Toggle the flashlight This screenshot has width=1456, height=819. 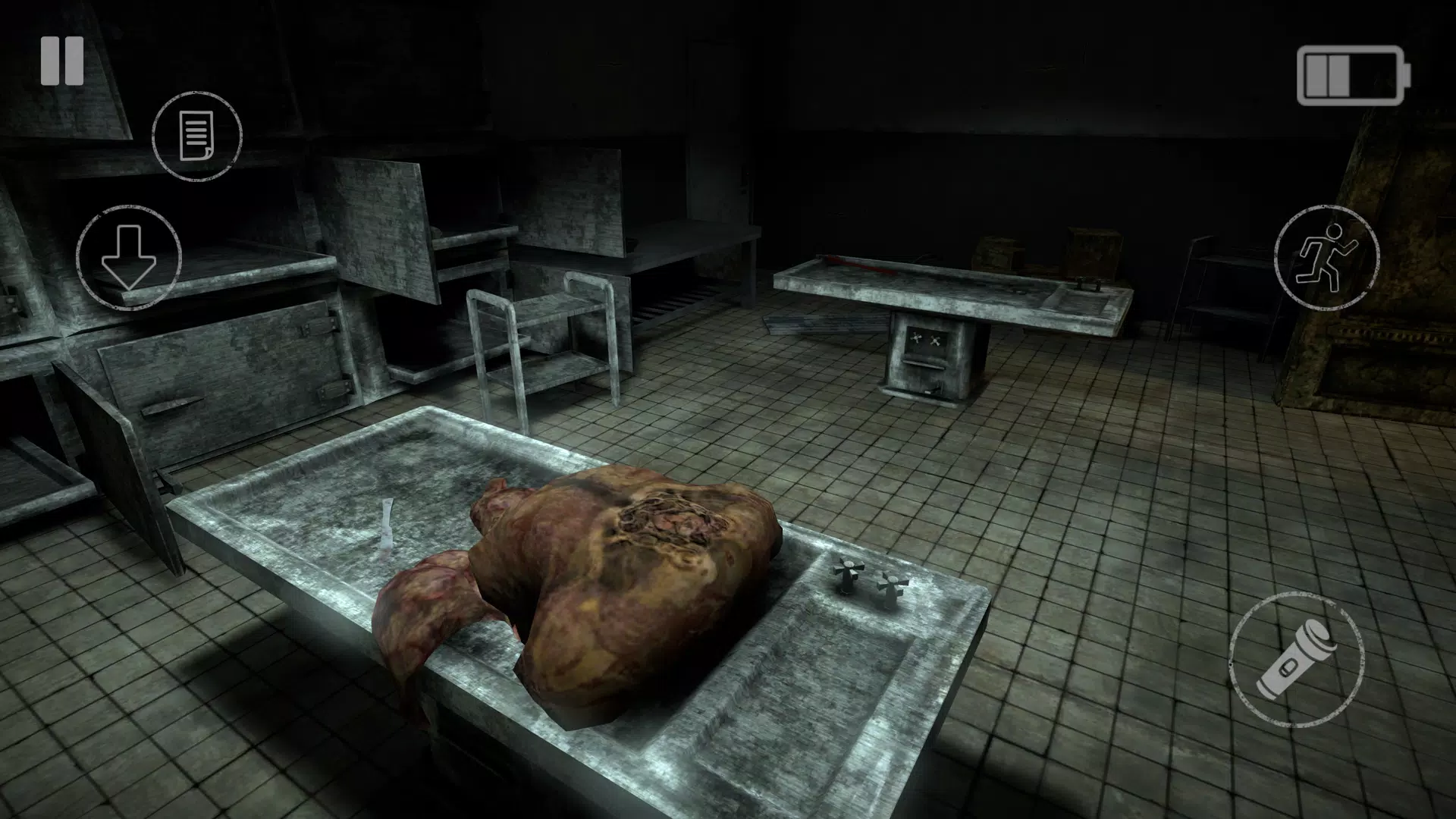coord(1296,658)
